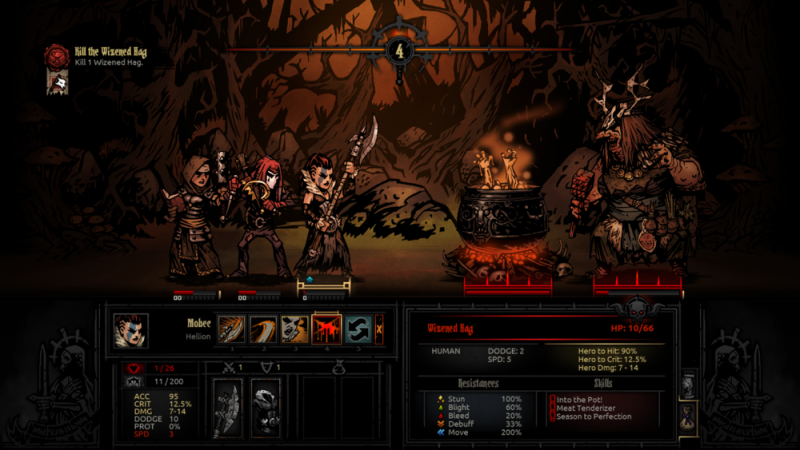The height and width of the screenshot is (450, 800).
Task: Choose the swap position arrows skill
Action: [357, 328]
